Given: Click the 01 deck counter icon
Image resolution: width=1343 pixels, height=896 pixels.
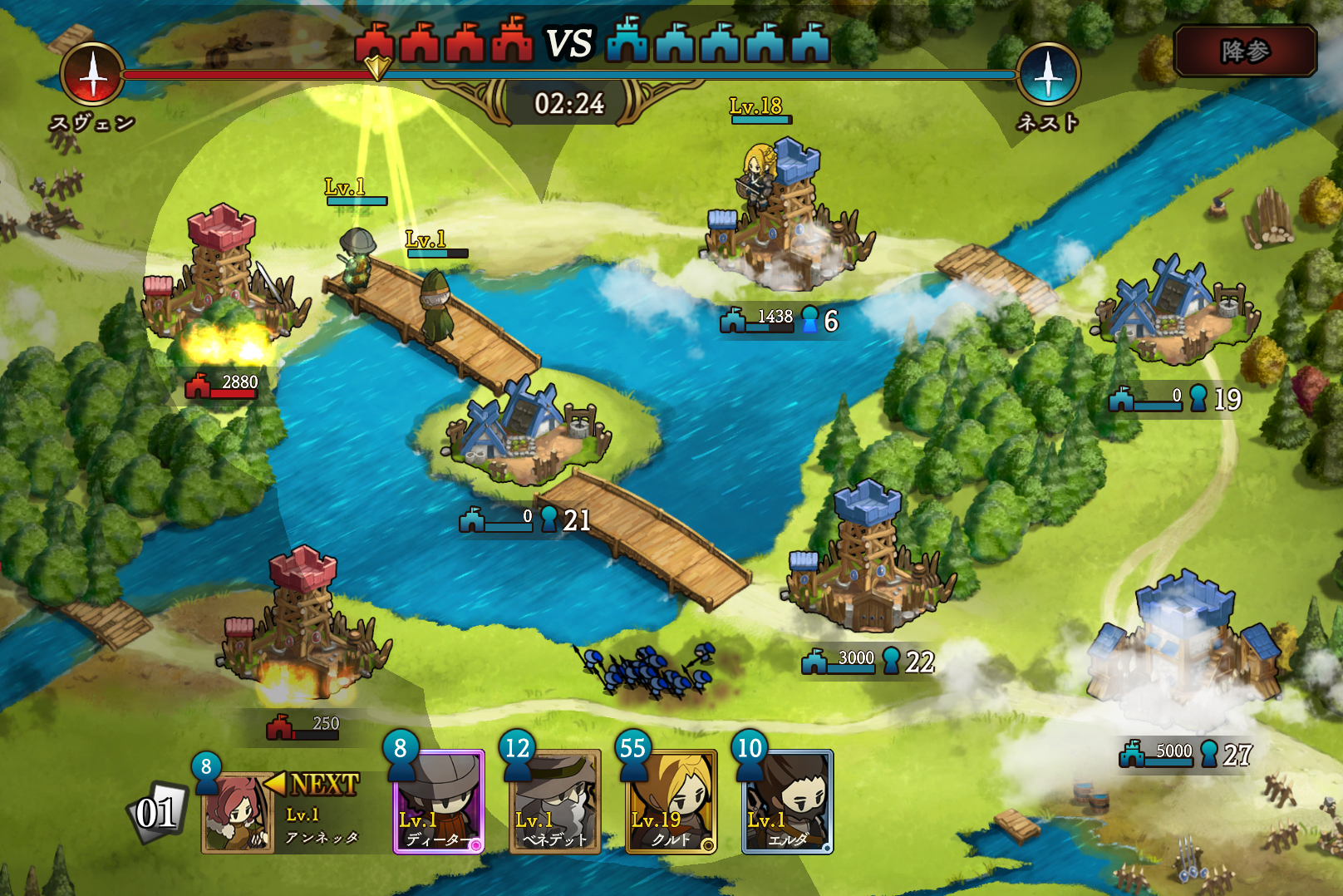Looking at the screenshot, I should pos(157,812).
